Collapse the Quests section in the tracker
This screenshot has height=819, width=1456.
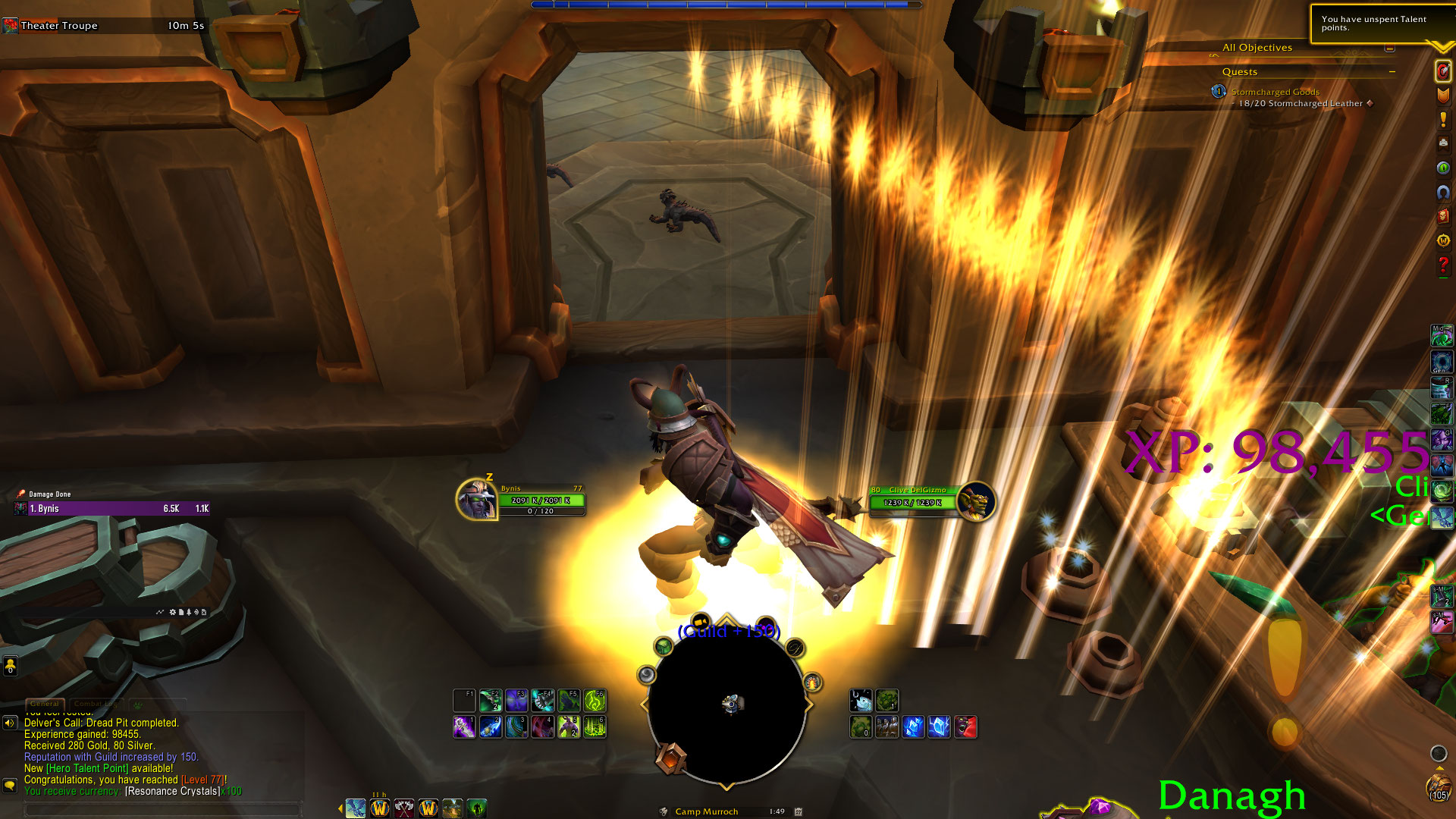(1392, 72)
